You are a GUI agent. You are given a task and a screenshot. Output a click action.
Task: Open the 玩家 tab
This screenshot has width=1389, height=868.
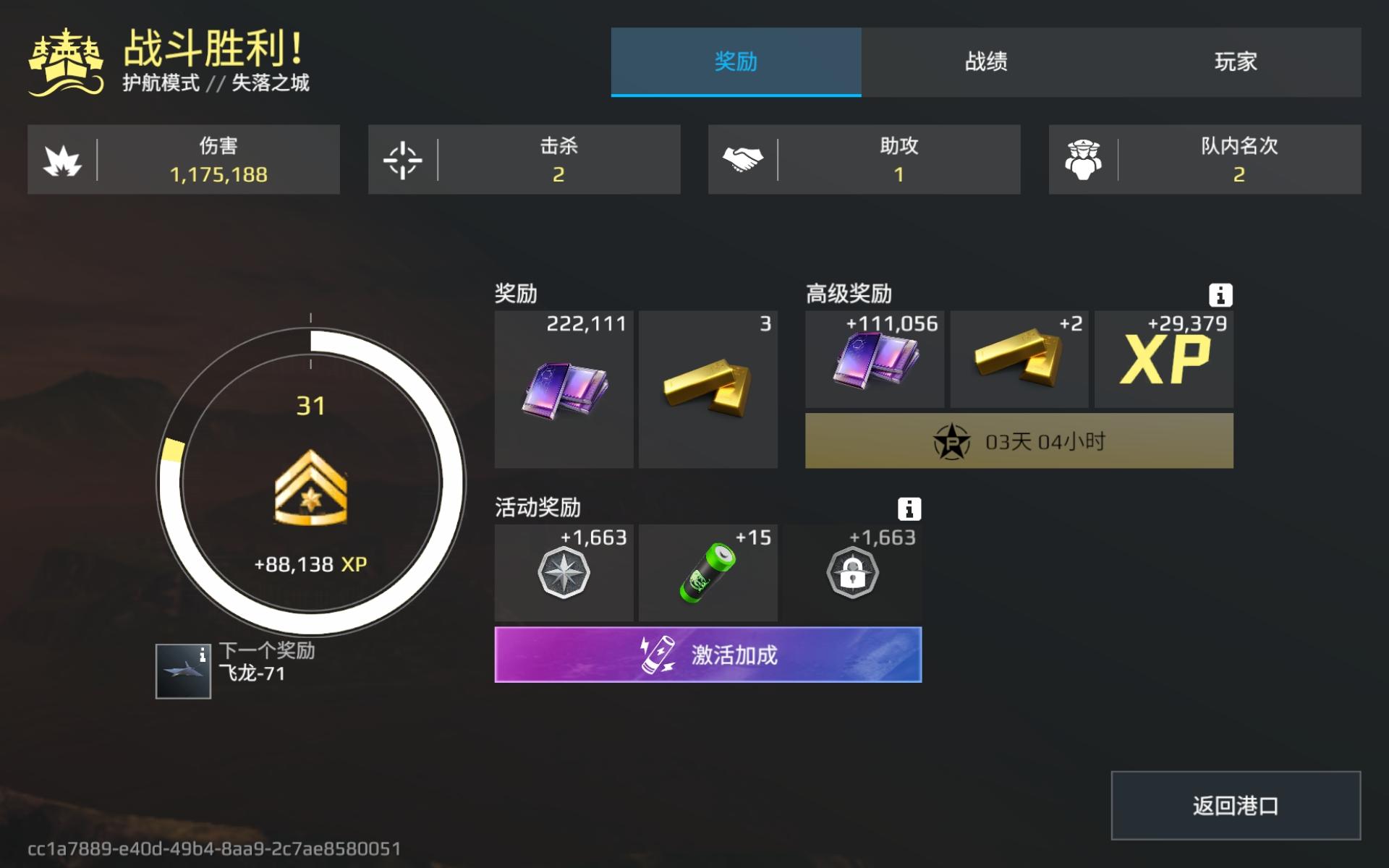coord(1235,64)
